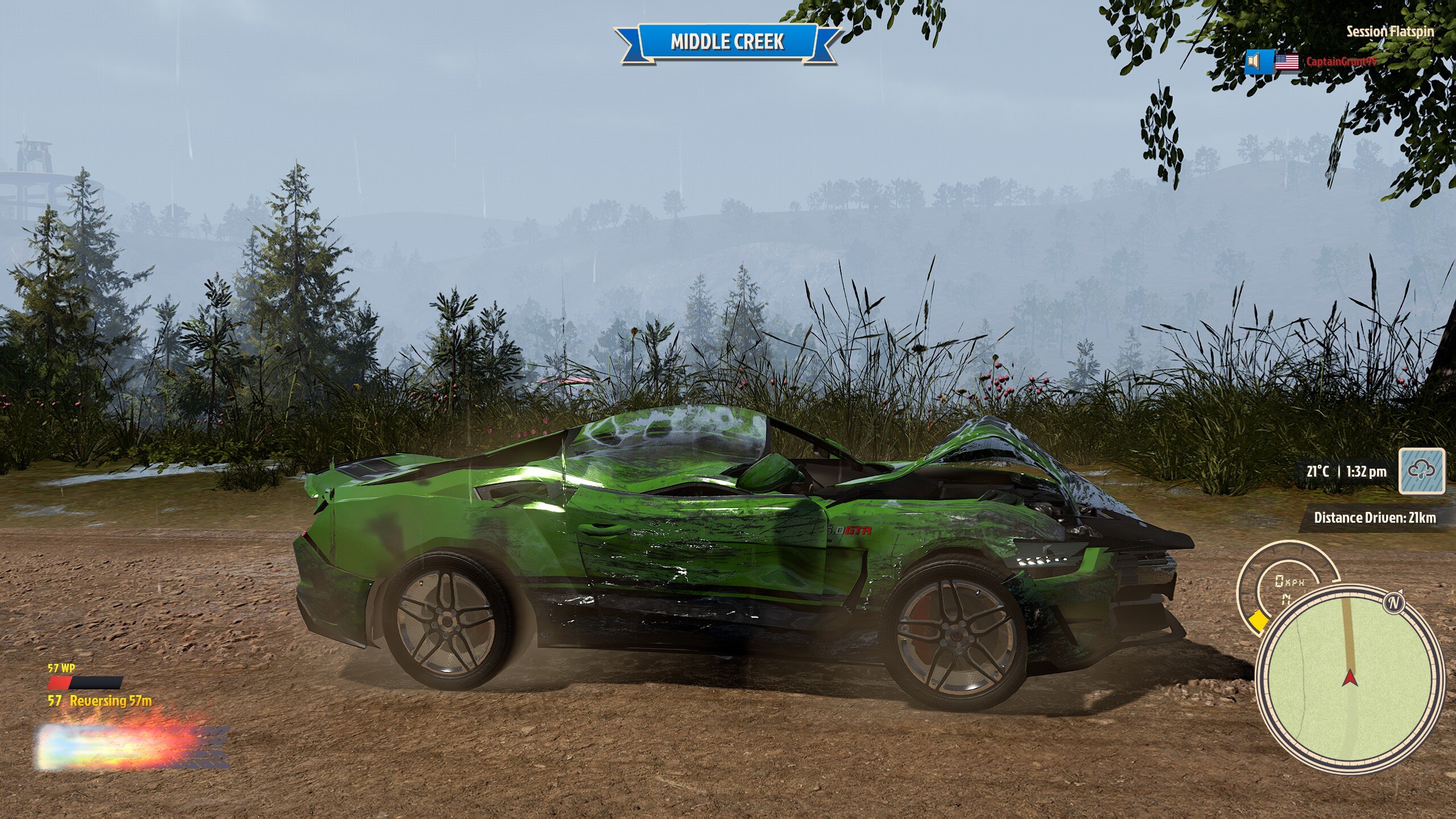Toggle the speaker voice icon
Screen dimensions: 1456x819
(x=1254, y=61)
